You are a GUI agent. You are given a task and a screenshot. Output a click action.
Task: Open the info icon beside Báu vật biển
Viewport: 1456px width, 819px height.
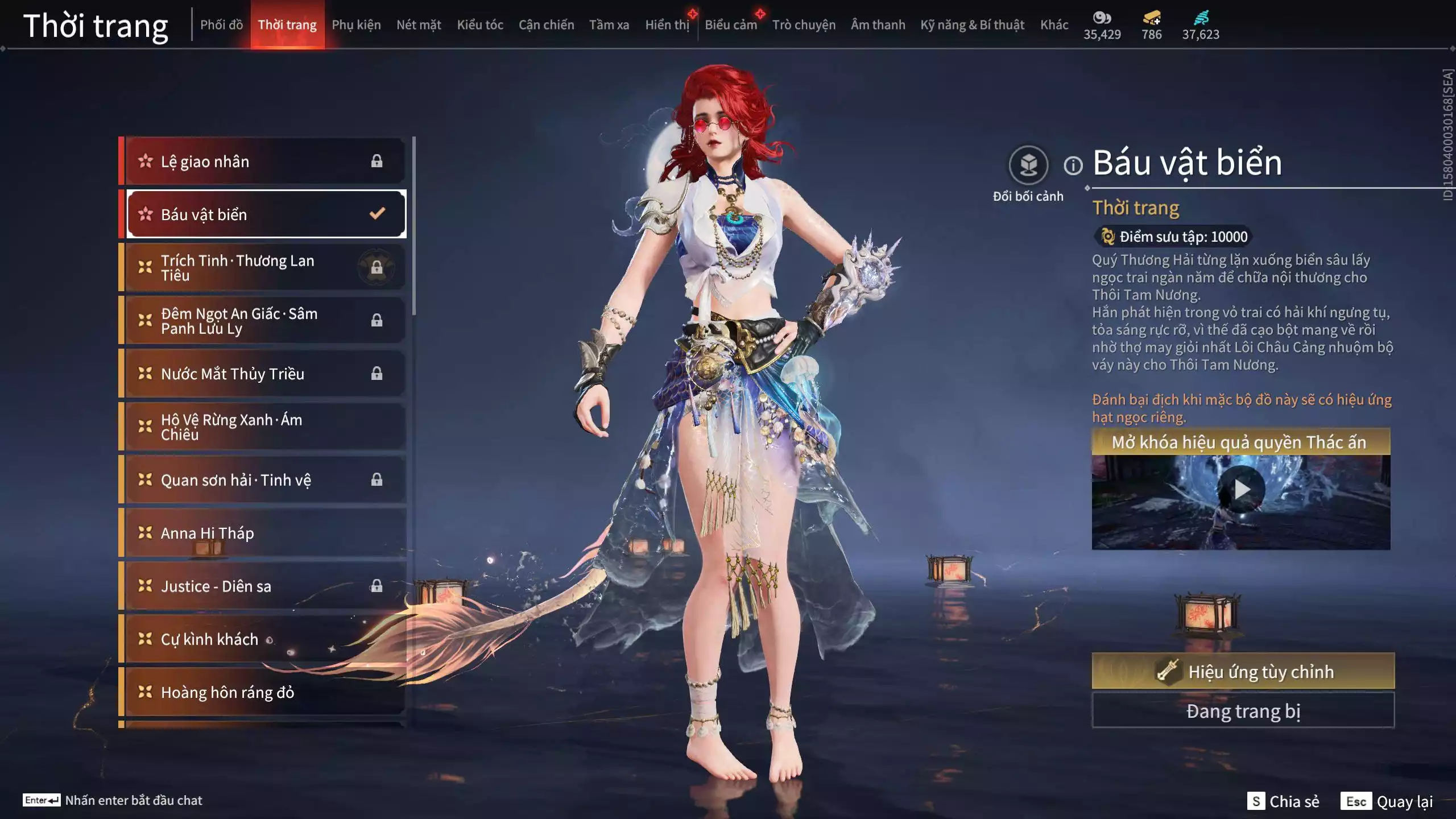(1073, 166)
